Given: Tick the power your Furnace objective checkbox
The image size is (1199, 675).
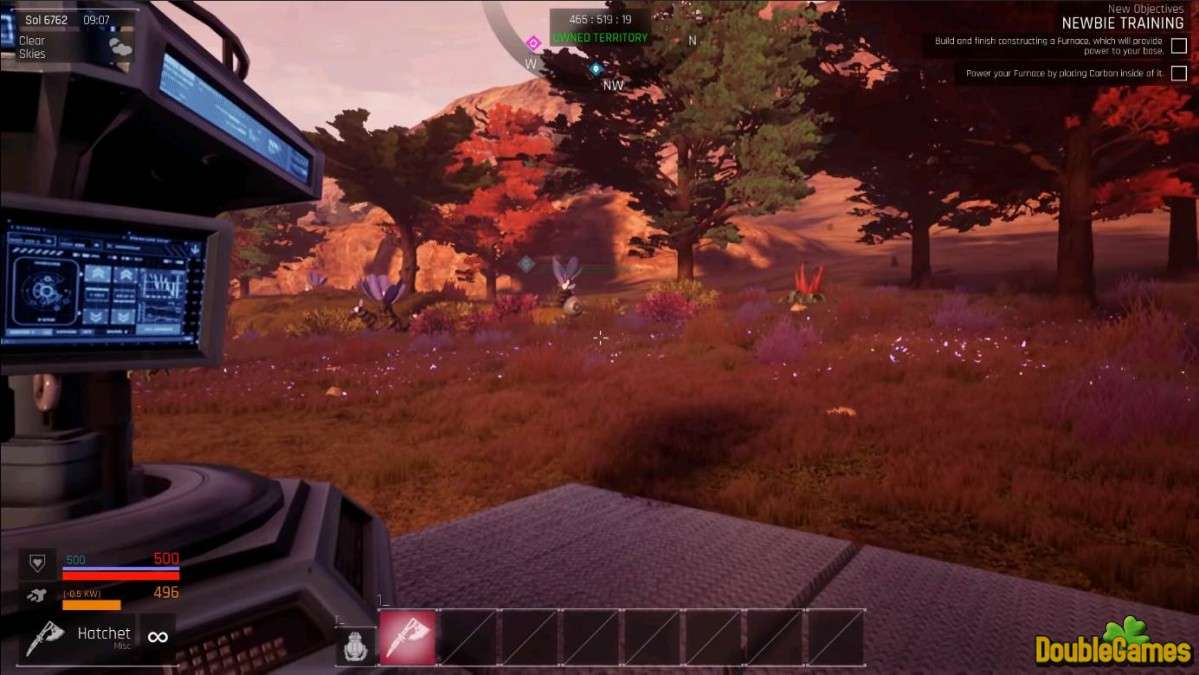Looking at the screenshot, I should [1179, 73].
